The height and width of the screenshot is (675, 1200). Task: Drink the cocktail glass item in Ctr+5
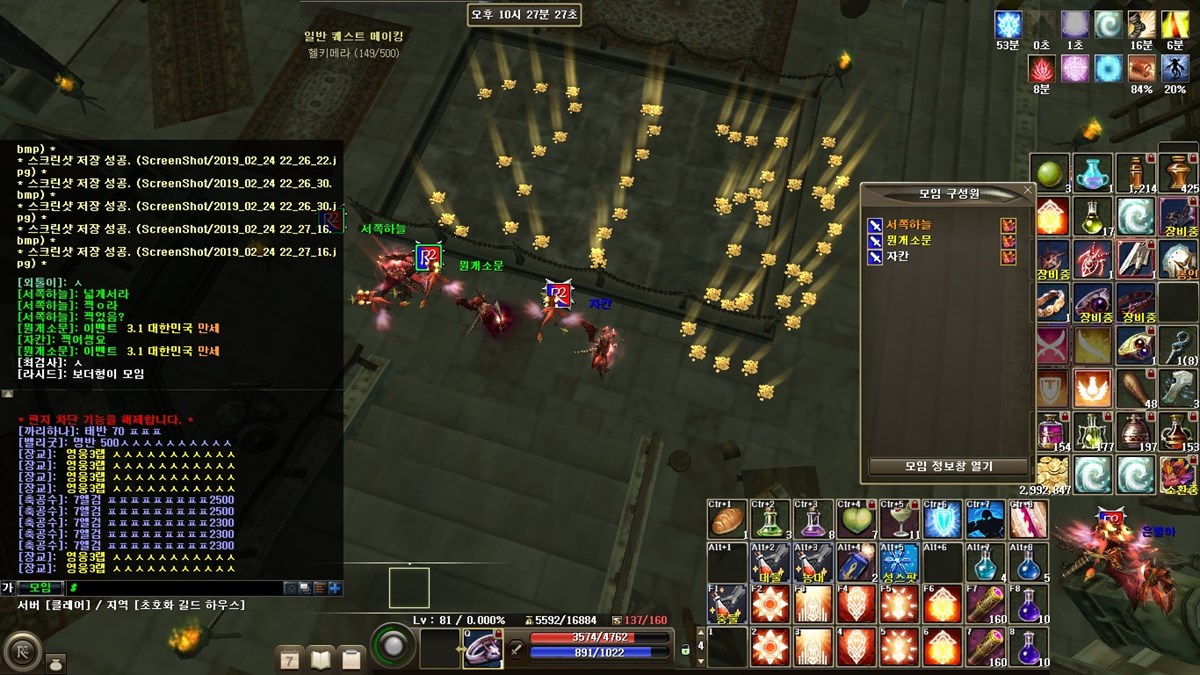(x=898, y=519)
